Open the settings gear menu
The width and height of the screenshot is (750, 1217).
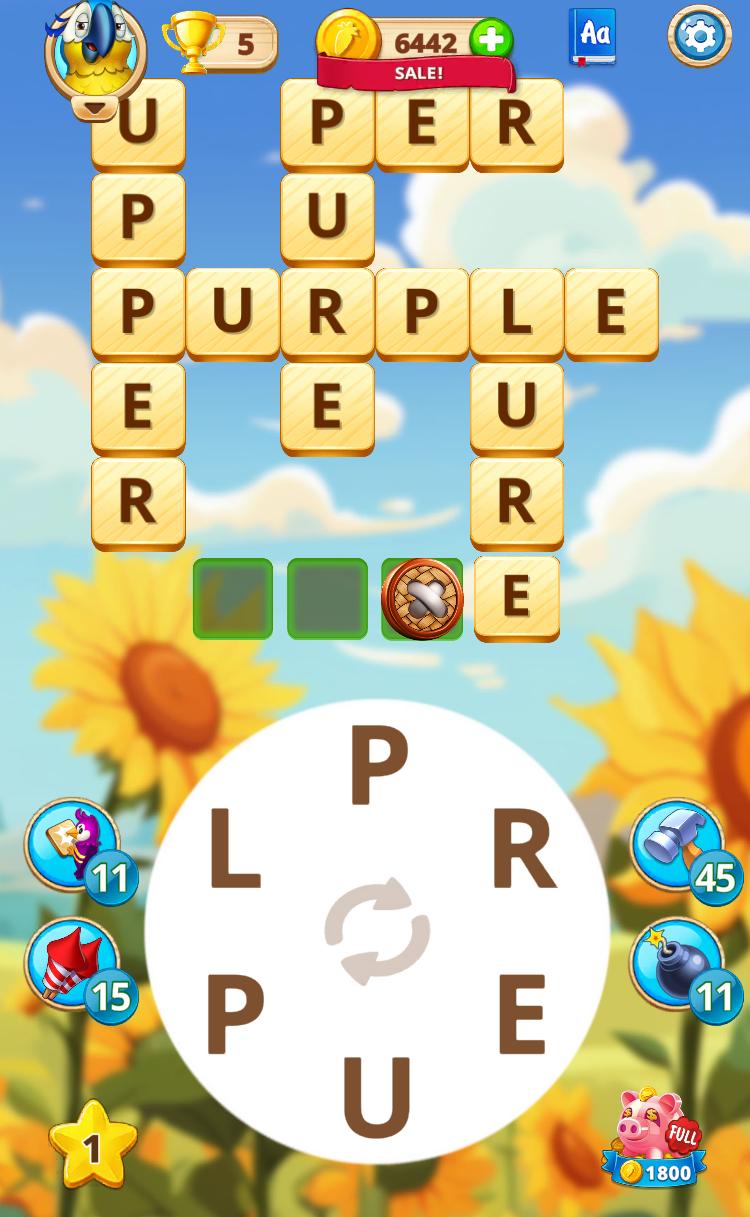[699, 36]
